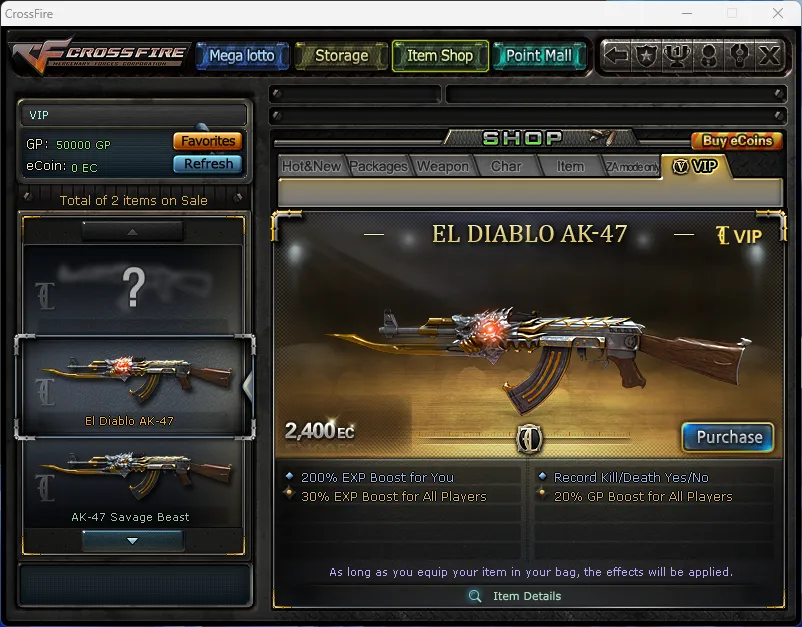Screen dimensions: 802x627
Task: Refresh the GP and eCoin balance
Action: 208,164
